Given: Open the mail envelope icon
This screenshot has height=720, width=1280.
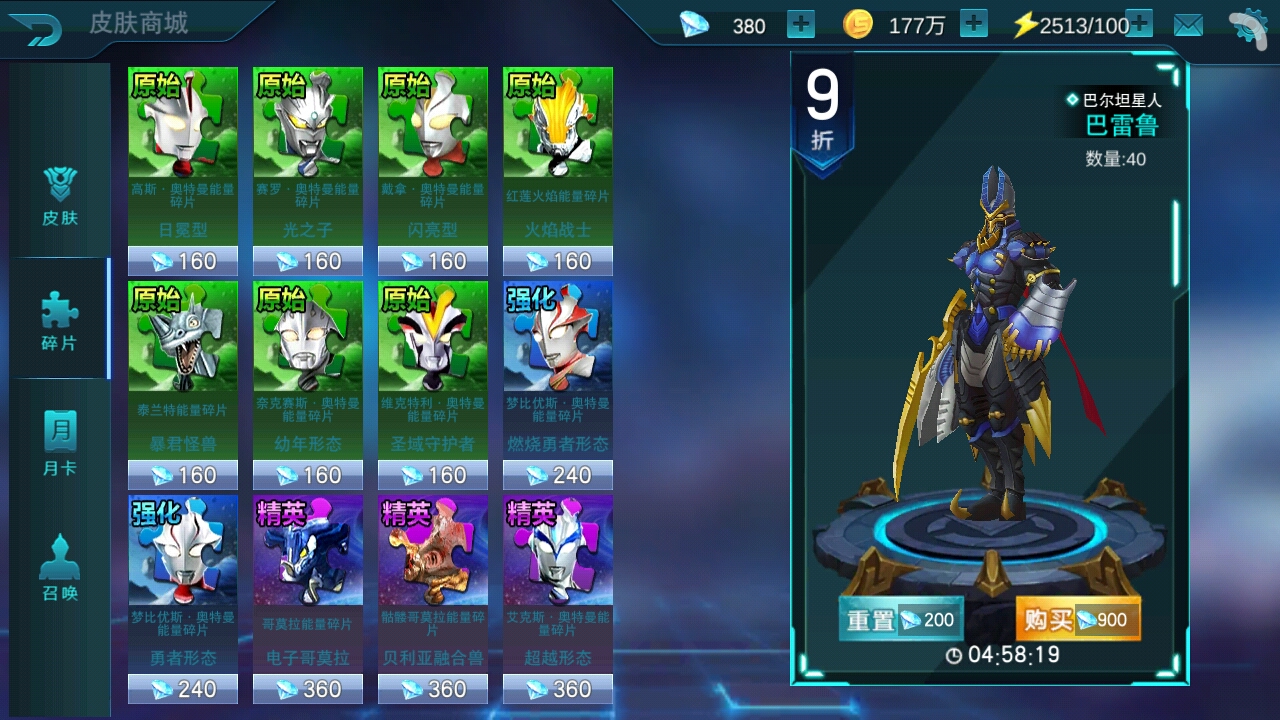Looking at the screenshot, I should [1188, 26].
